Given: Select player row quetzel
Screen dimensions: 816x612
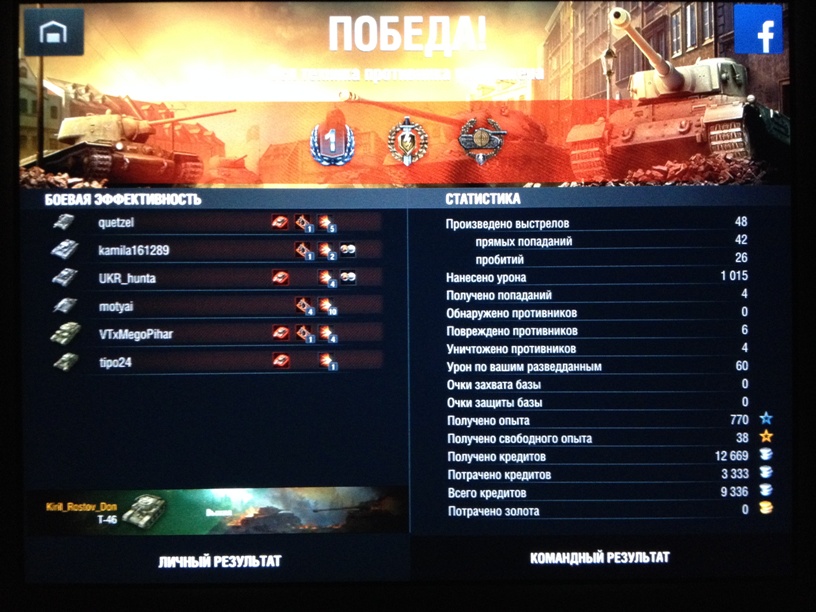Looking at the screenshot, I should click(x=215, y=223).
